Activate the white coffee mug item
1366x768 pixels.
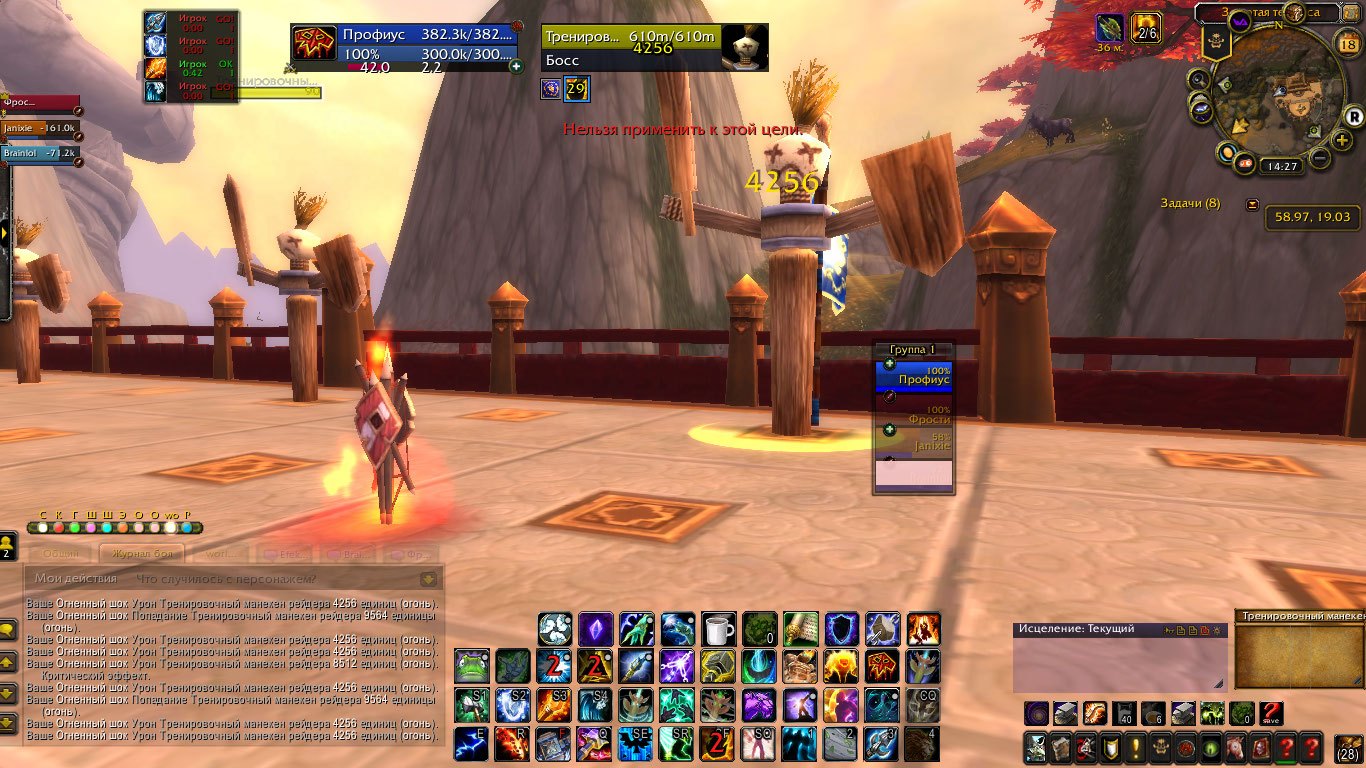tap(718, 629)
